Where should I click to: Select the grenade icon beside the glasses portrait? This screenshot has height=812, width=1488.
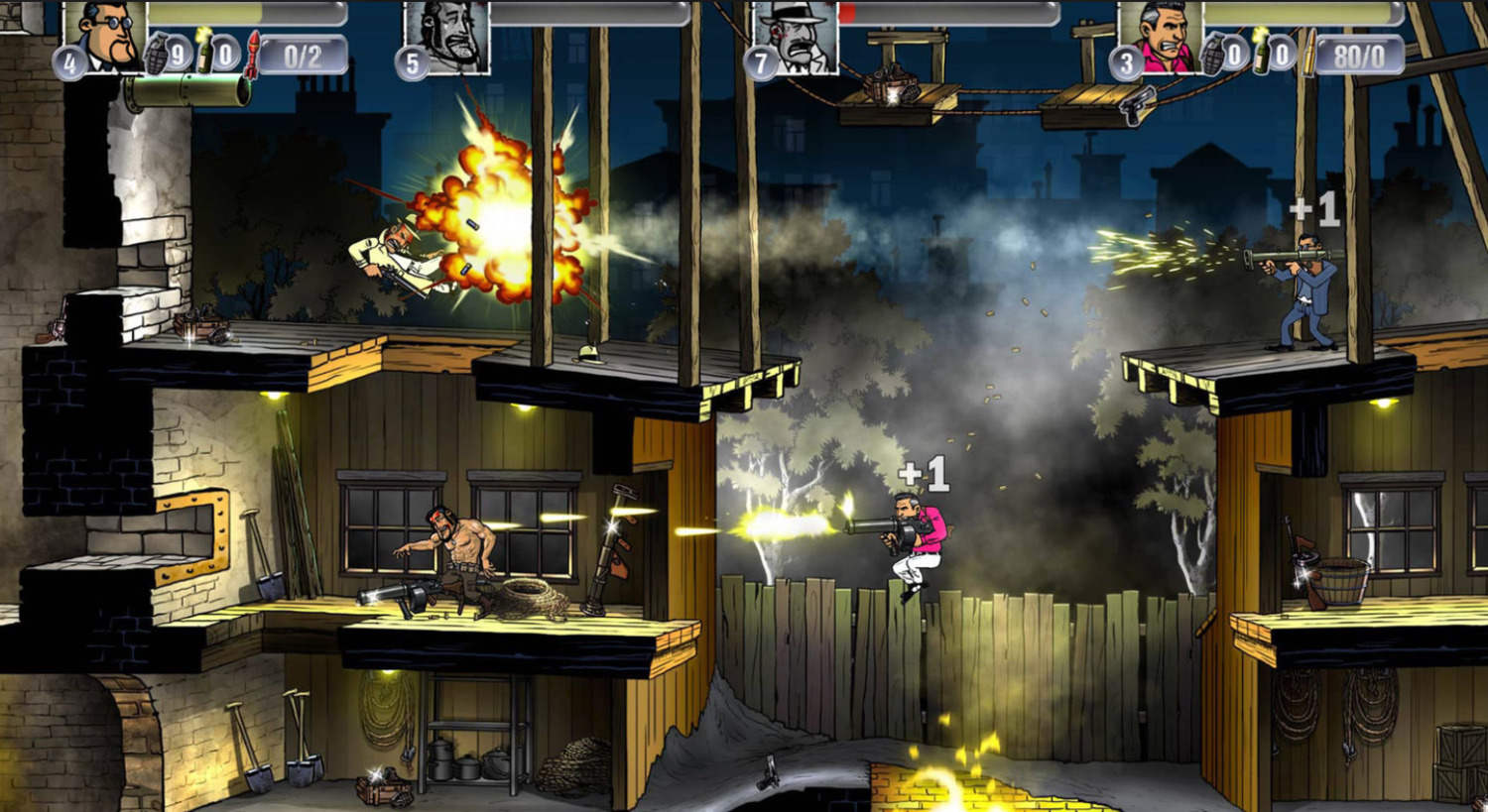[157, 54]
